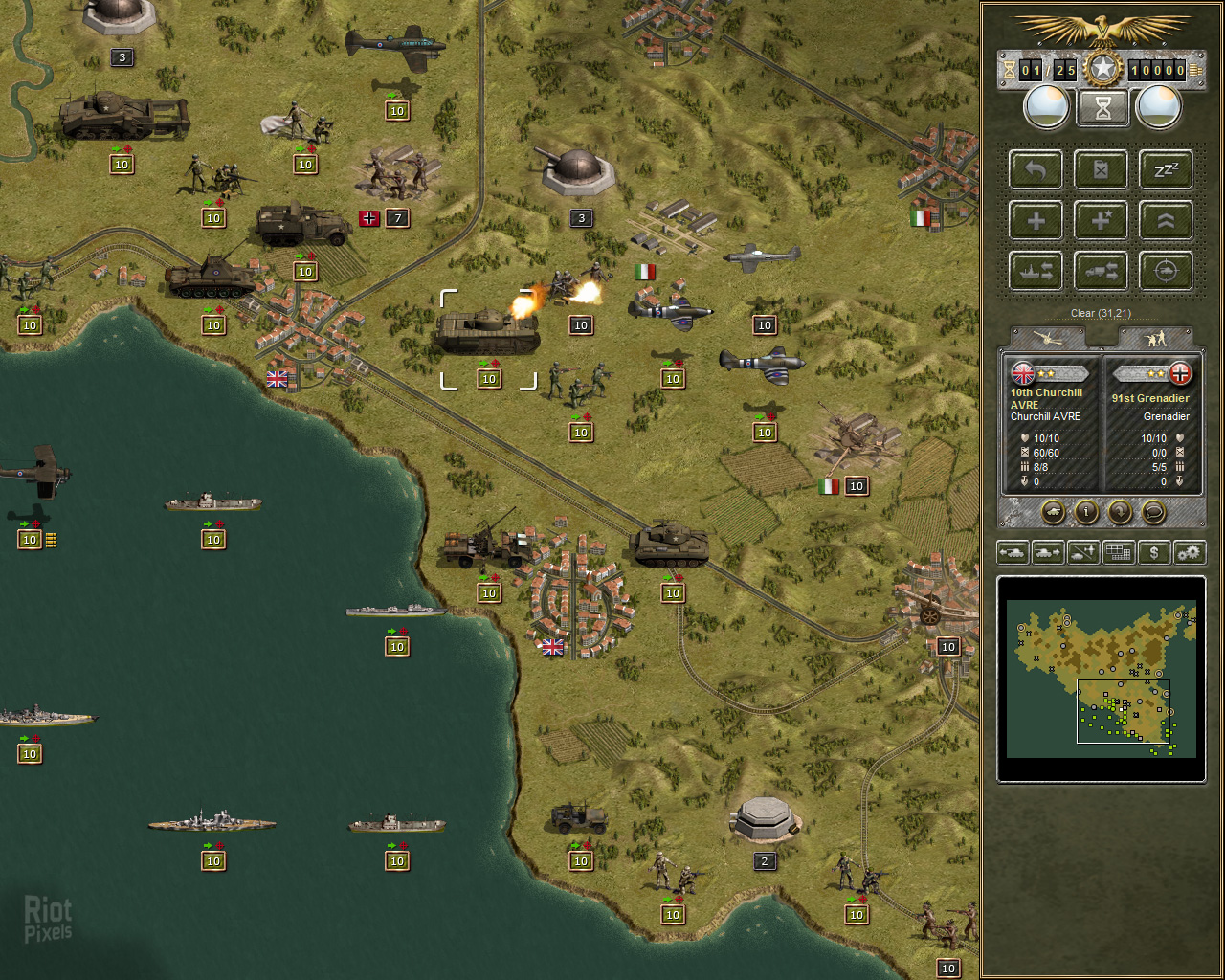
Task: Click the round tank icon button
Action: click(1053, 512)
